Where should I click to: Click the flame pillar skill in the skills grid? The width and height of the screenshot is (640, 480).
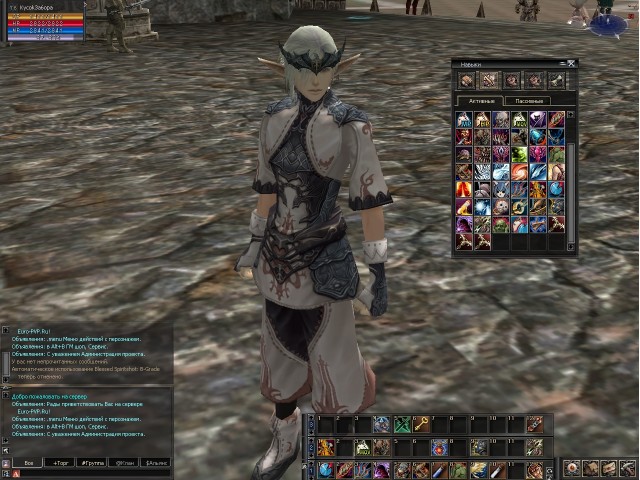coord(465,188)
